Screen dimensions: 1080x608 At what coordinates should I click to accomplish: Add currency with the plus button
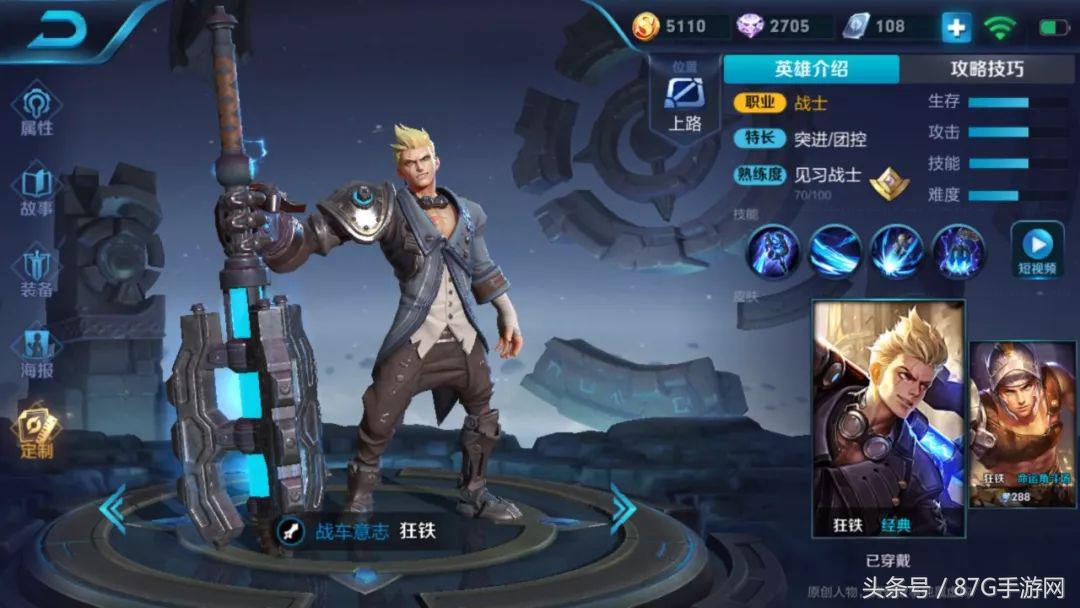[x=956, y=28]
